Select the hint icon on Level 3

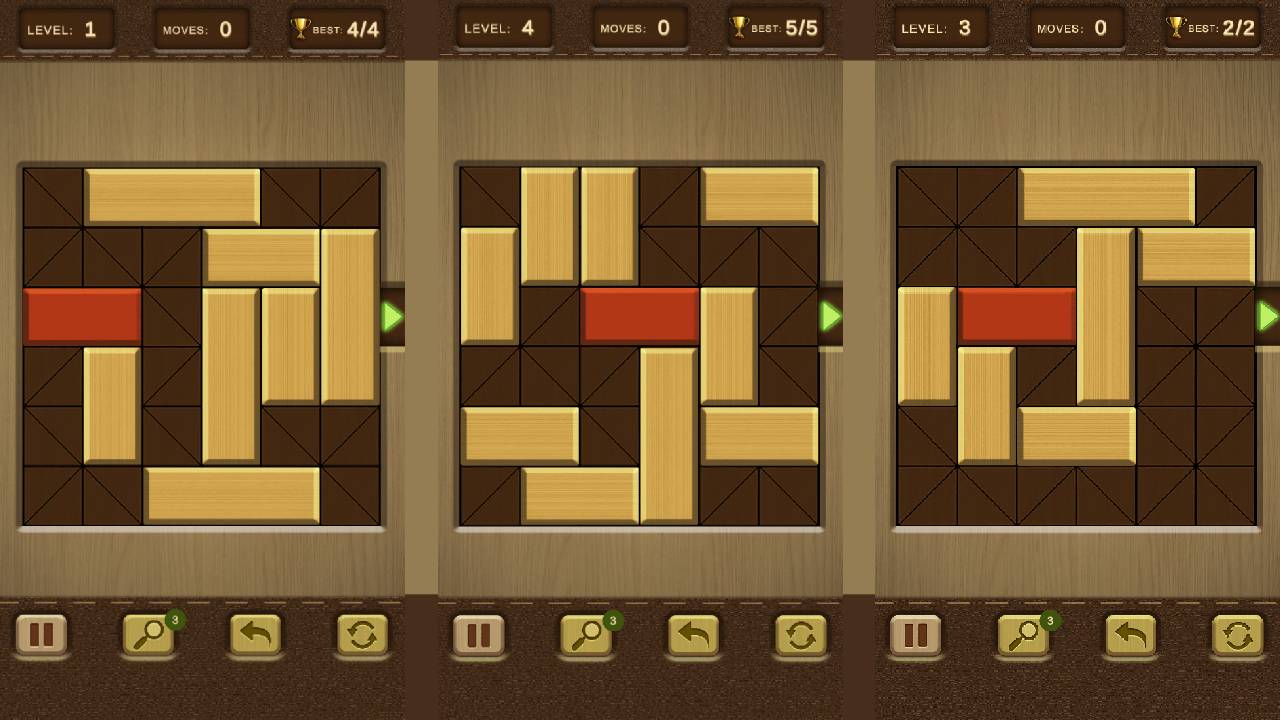click(1022, 635)
